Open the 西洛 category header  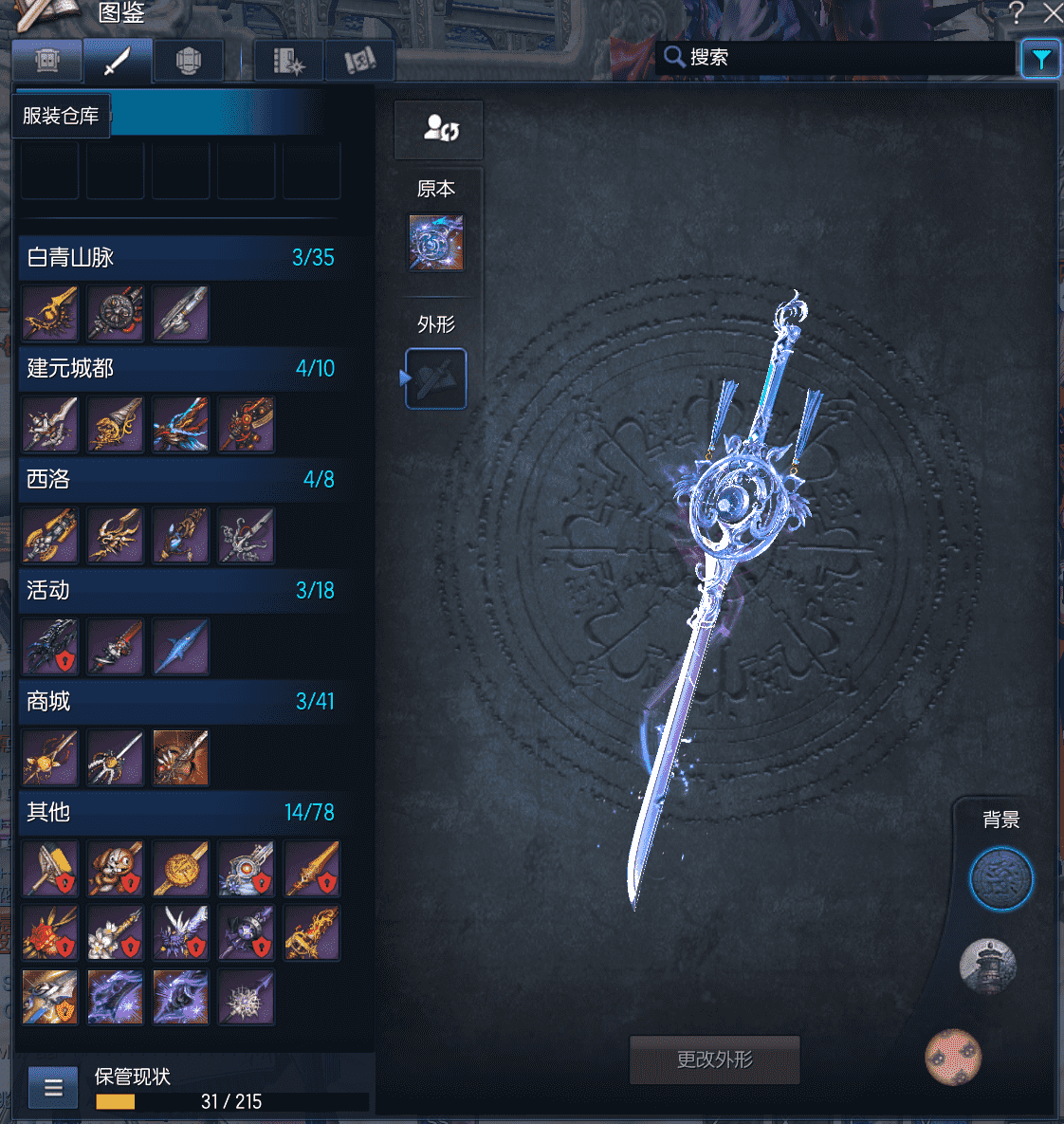180,479
